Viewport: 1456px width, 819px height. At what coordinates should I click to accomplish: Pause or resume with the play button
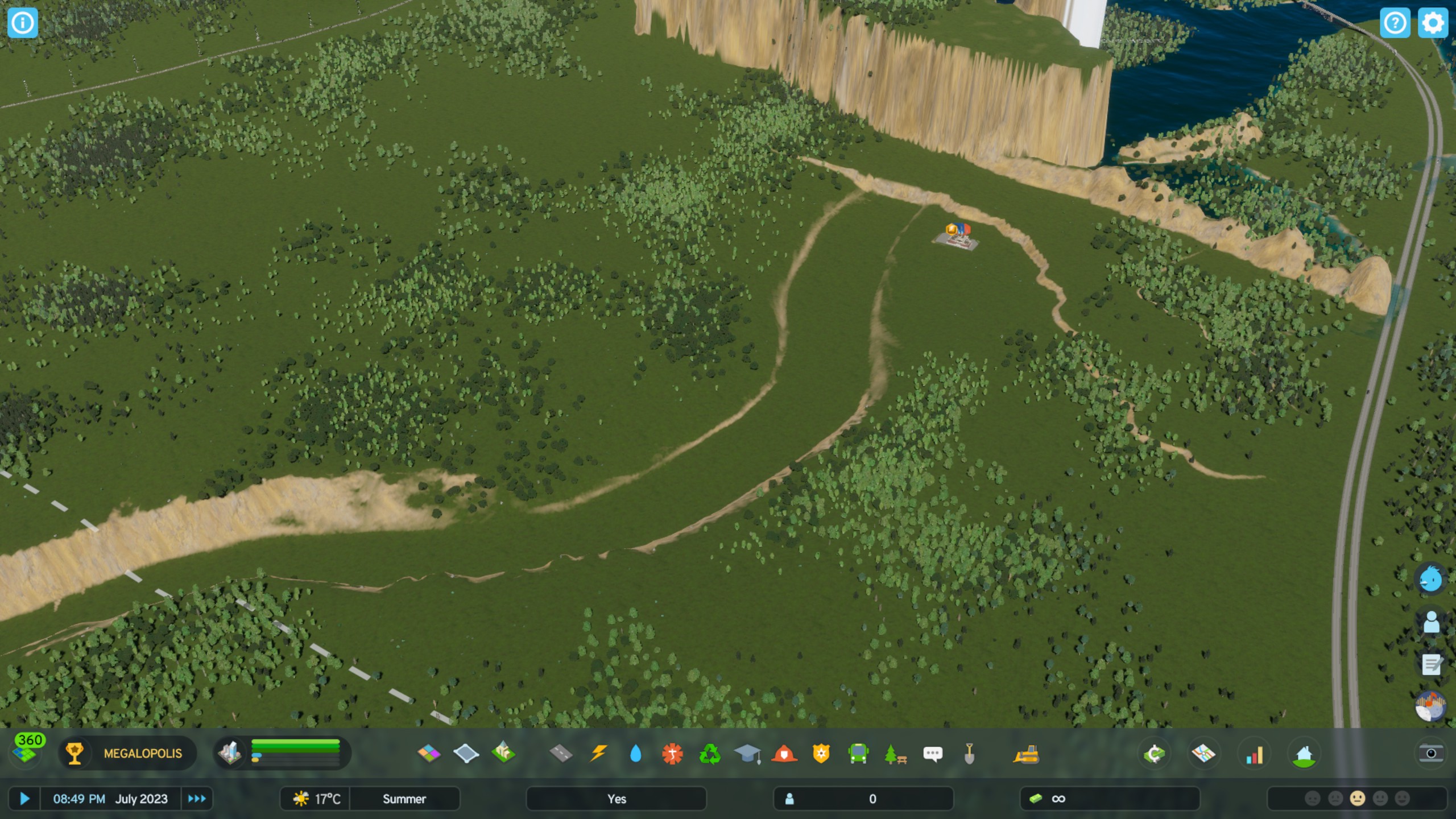click(24, 799)
